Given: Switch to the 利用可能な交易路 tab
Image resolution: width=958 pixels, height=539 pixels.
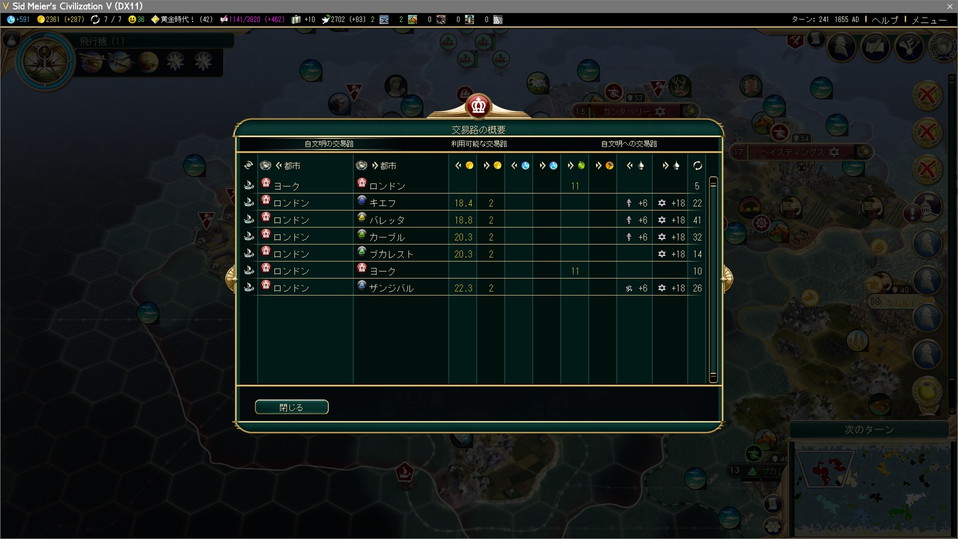Looking at the screenshot, I should tap(478, 144).
